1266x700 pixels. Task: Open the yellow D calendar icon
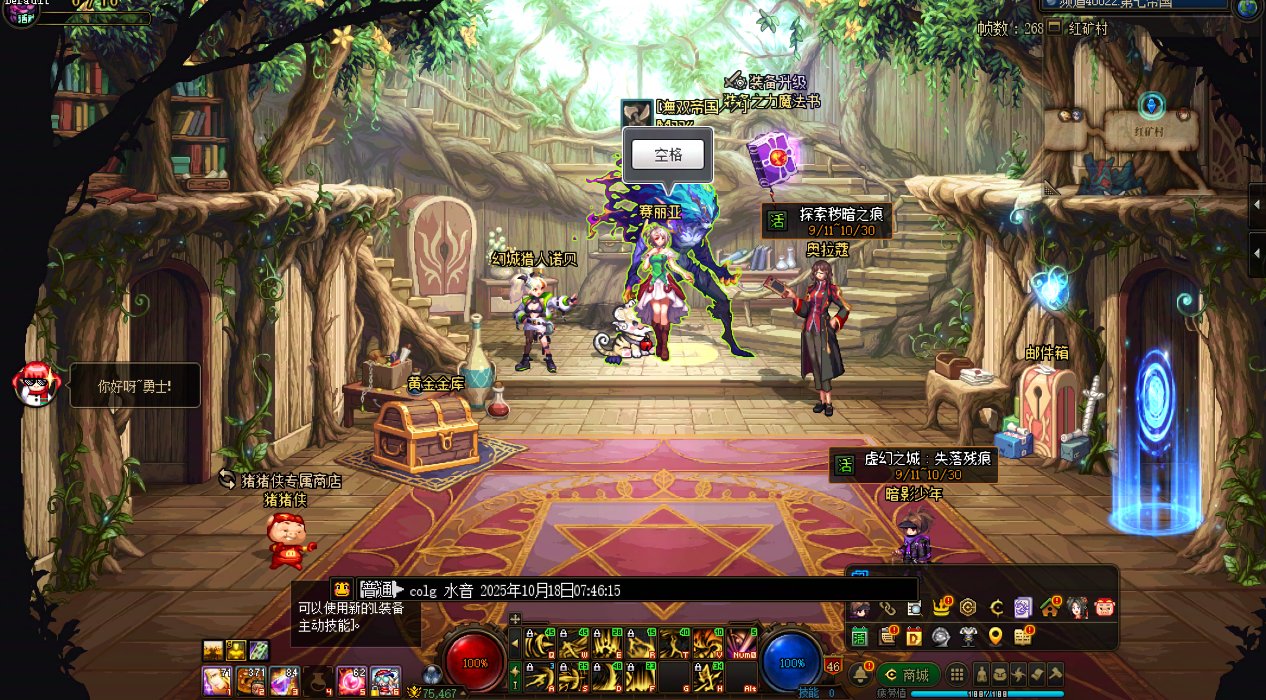(914, 636)
